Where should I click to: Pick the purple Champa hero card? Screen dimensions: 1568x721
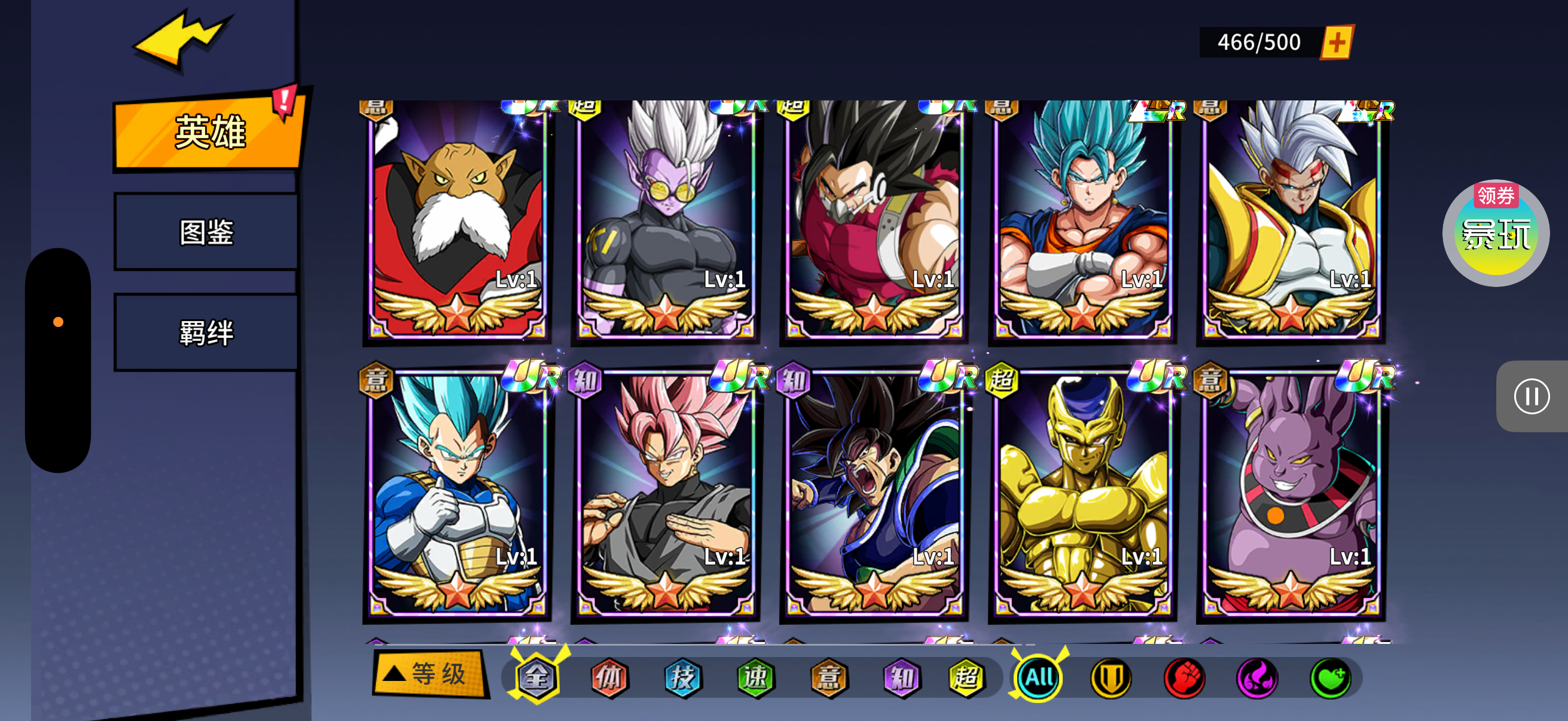pyautogui.click(x=1291, y=493)
